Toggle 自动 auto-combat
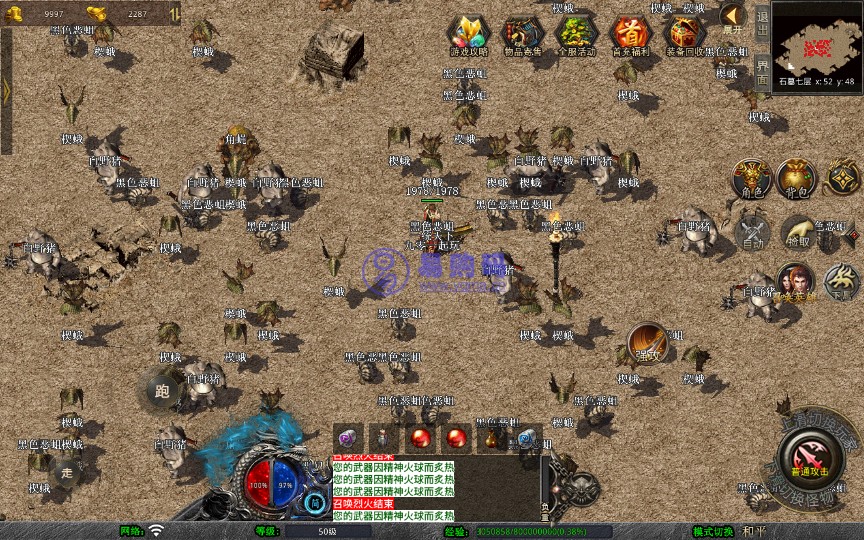The image size is (864, 540). pyautogui.click(x=752, y=232)
